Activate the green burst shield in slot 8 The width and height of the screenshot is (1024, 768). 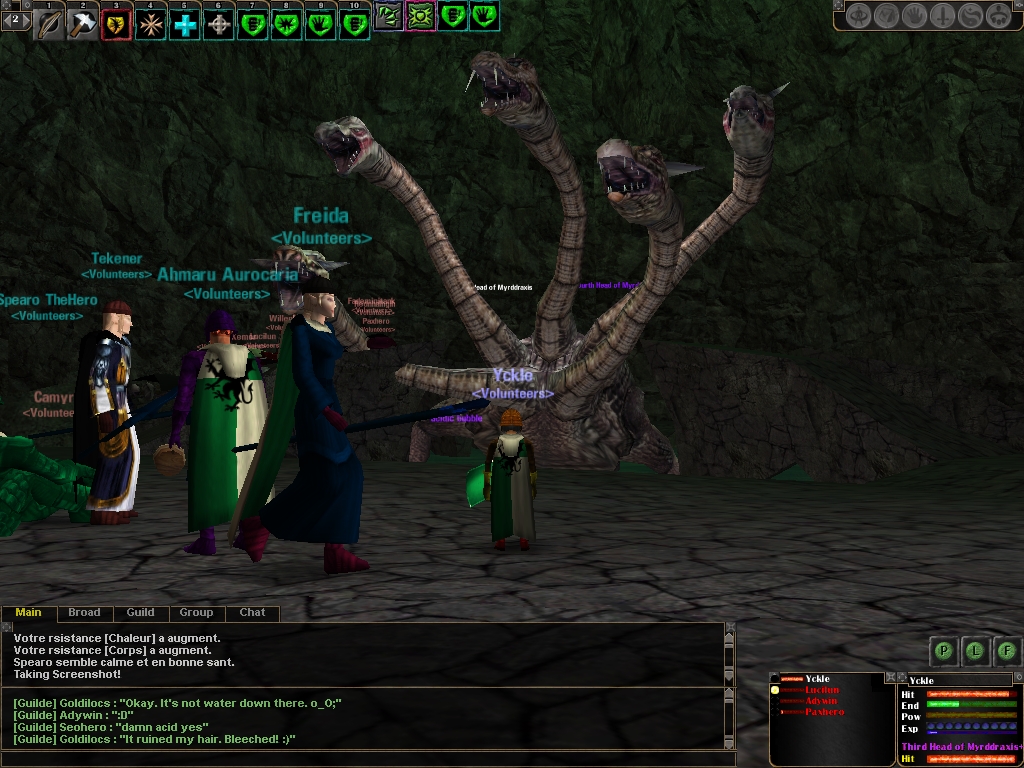[287, 24]
